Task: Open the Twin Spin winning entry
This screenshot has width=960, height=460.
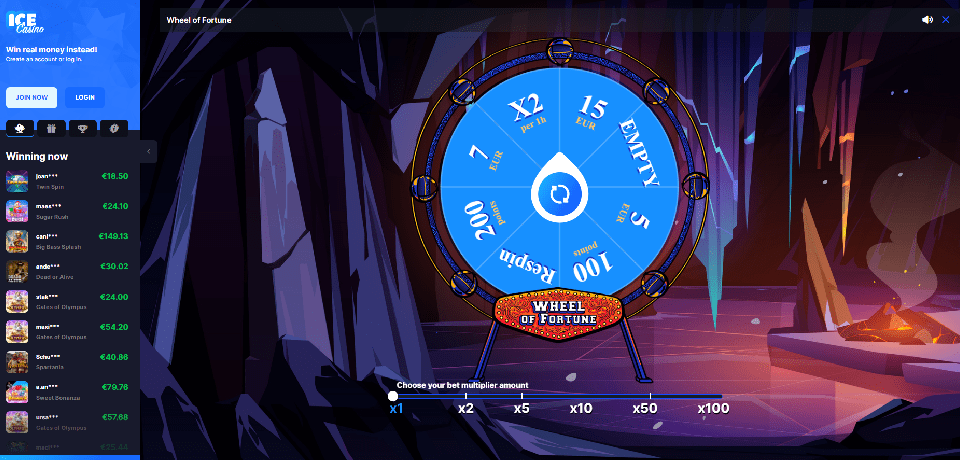Action: [x=68, y=180]
